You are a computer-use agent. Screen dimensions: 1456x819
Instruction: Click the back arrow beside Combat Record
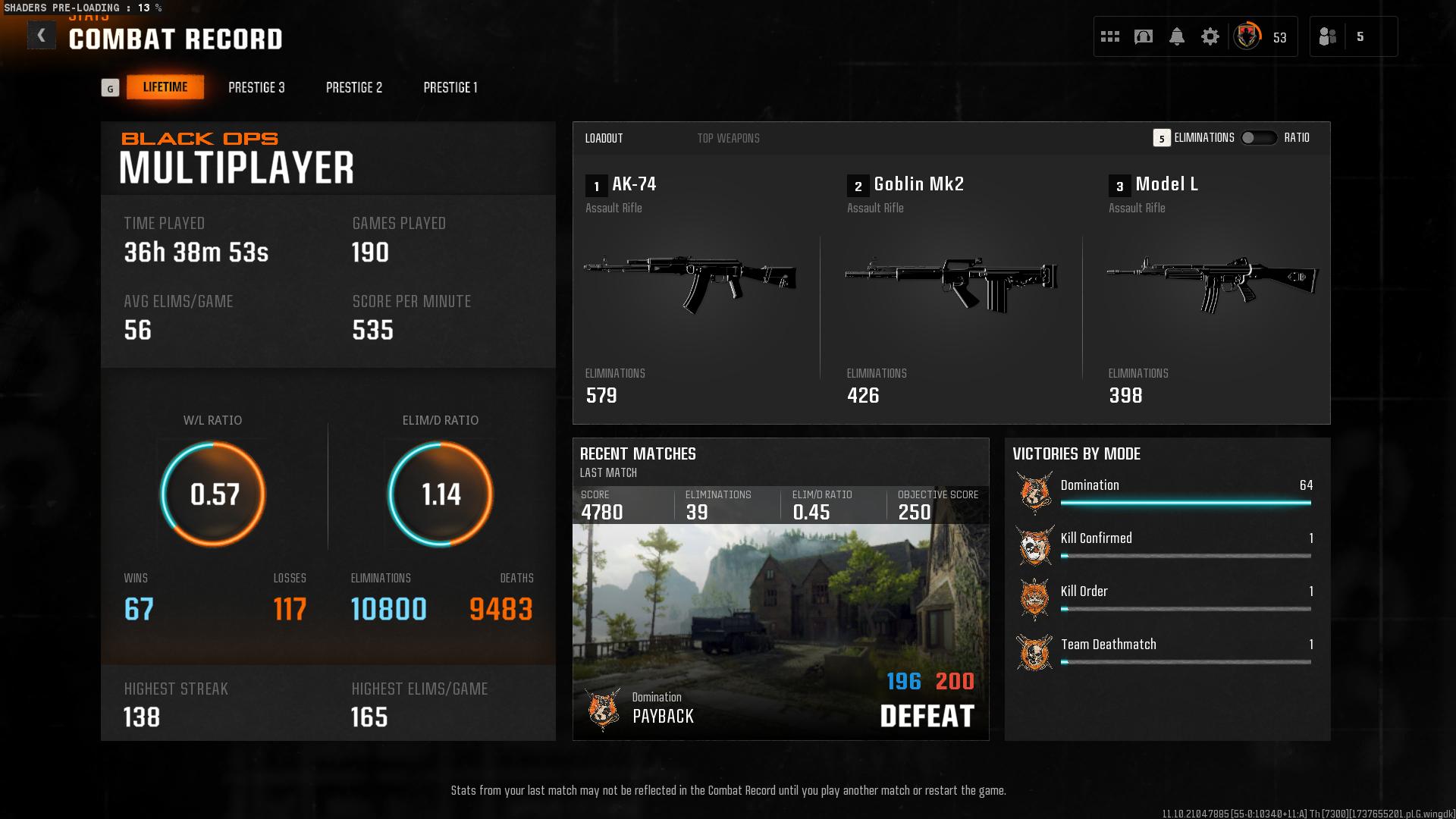point(42,35)
